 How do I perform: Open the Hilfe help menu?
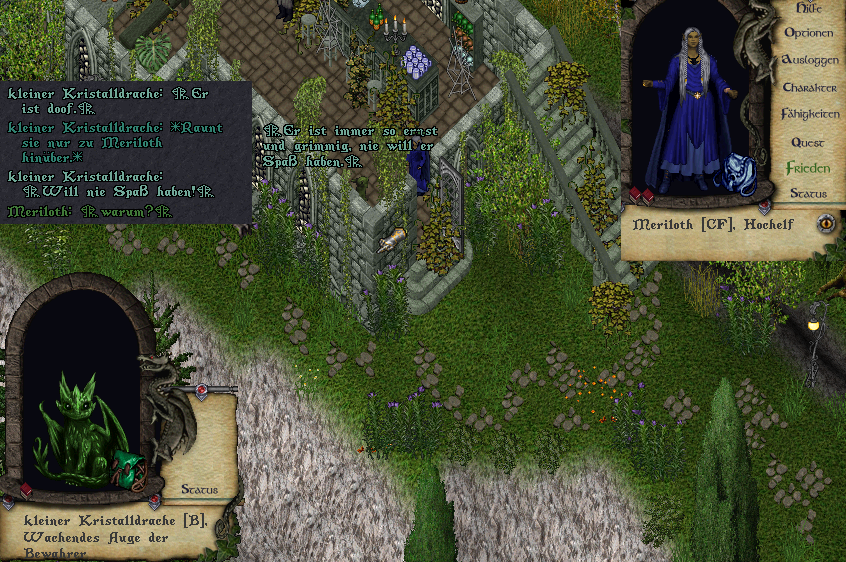pos(809,8)
